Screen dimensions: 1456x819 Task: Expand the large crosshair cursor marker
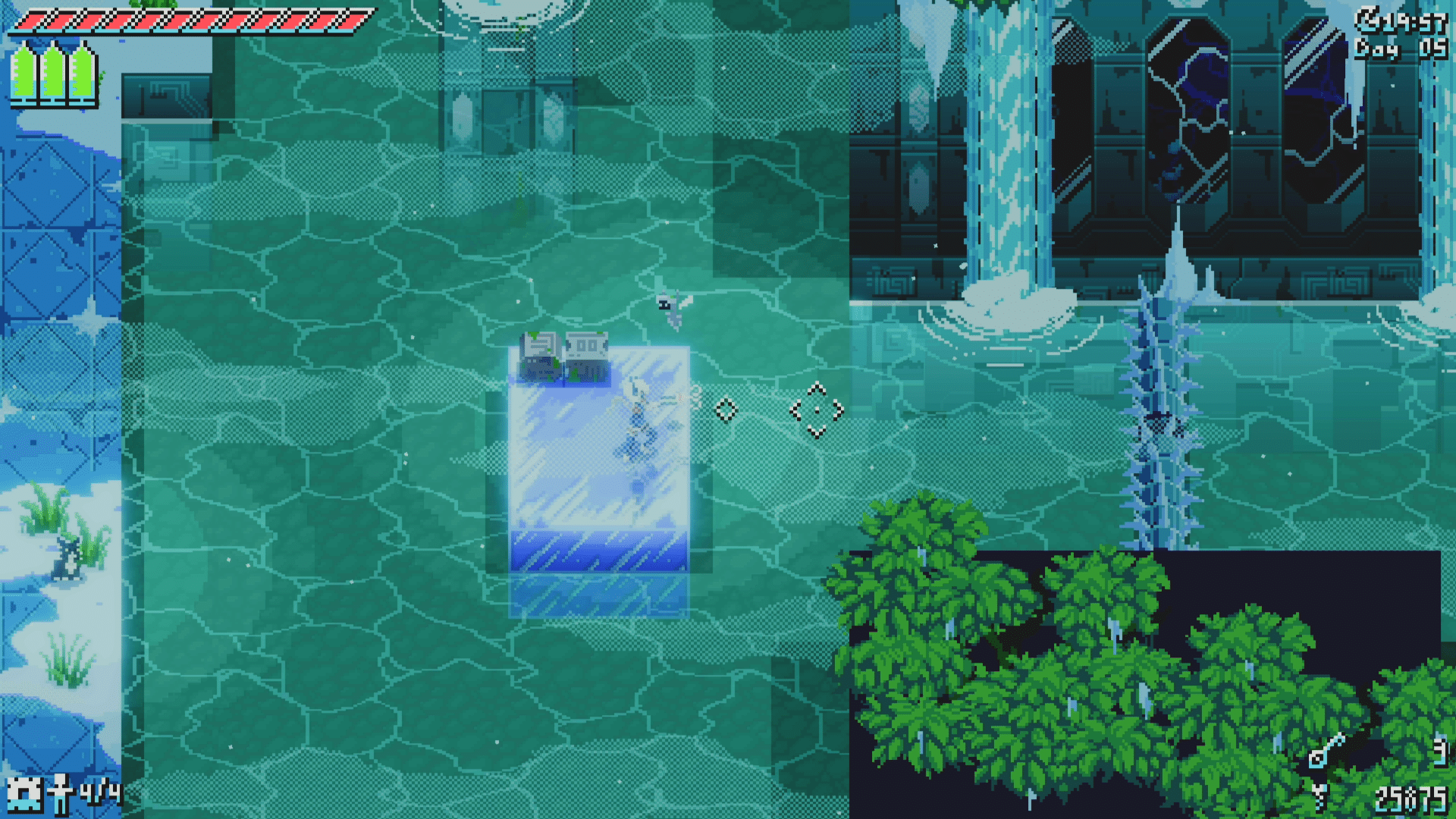[x=815, y=410]
